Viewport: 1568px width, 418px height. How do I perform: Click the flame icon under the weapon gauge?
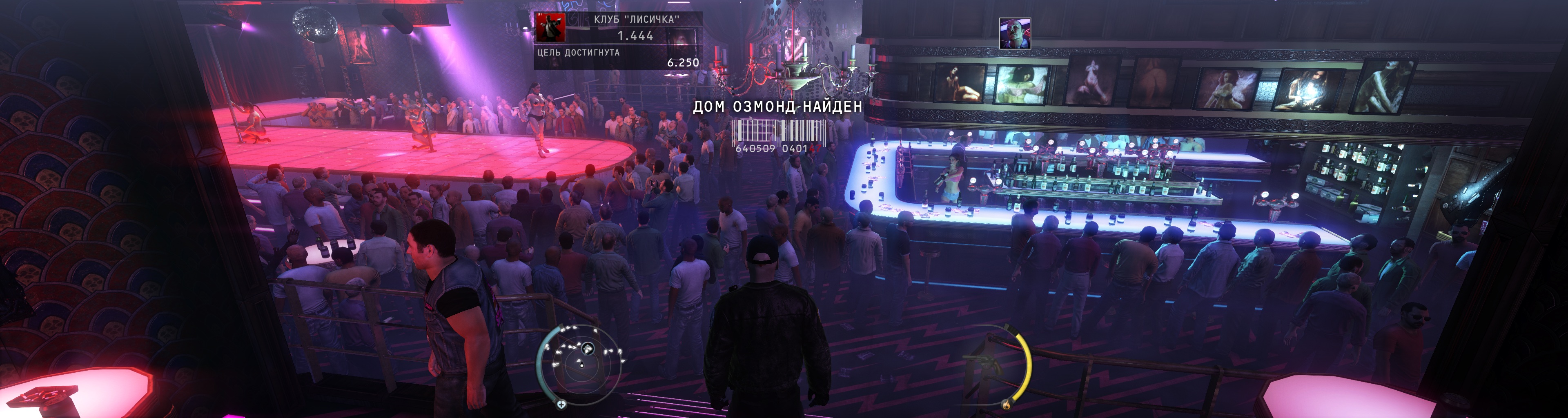(x=1006, y=404)
